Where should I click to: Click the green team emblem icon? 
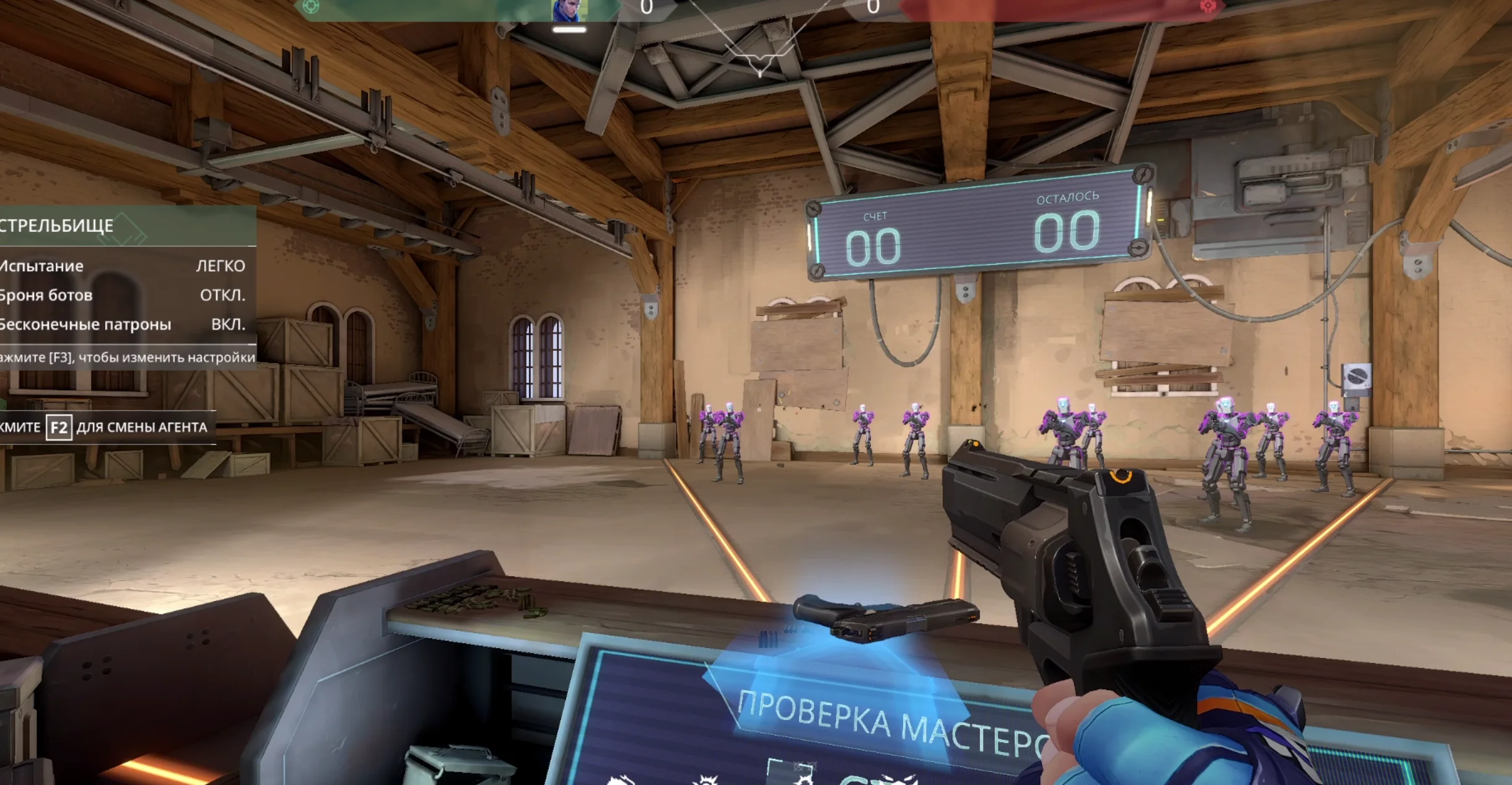click(x=311, y=7)
